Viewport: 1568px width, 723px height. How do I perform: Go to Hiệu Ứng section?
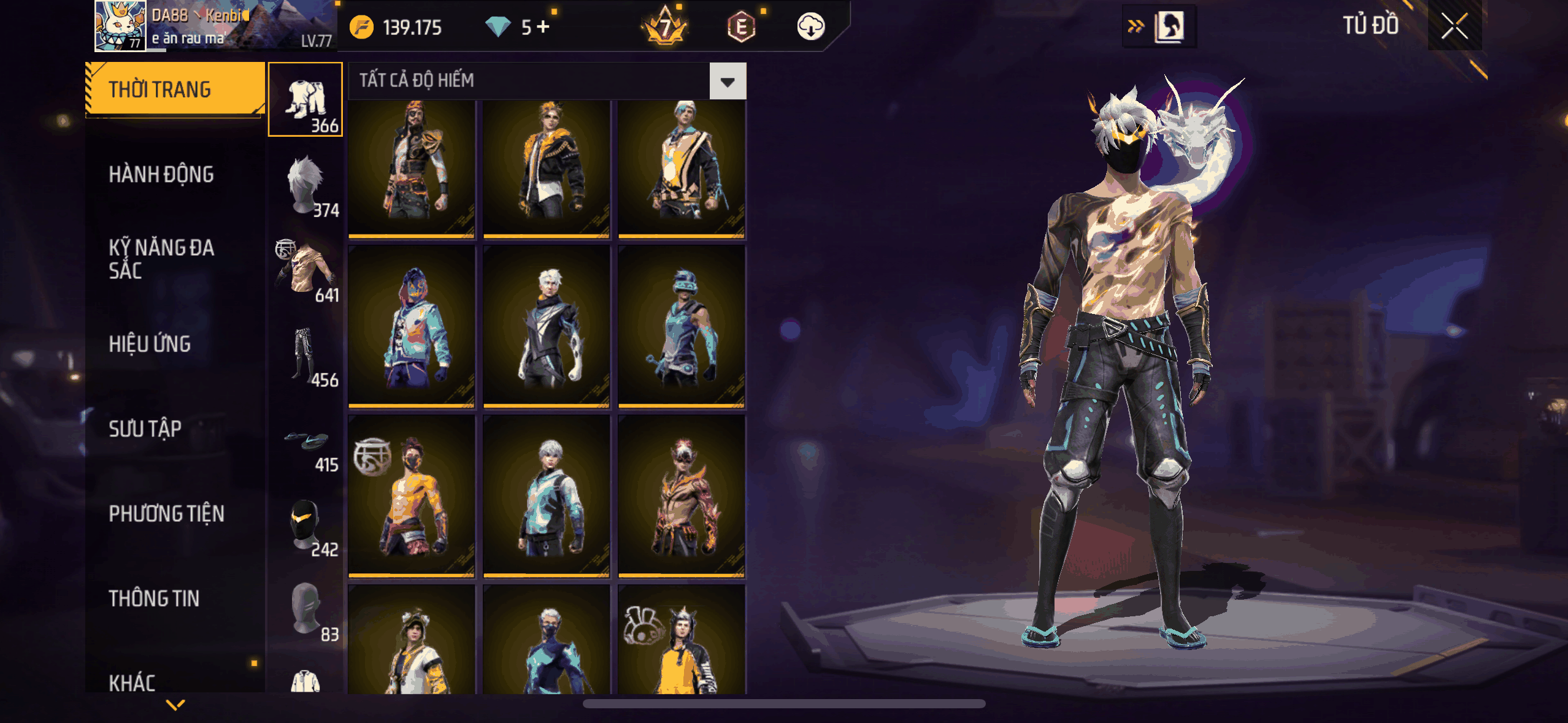click(150, 344)
